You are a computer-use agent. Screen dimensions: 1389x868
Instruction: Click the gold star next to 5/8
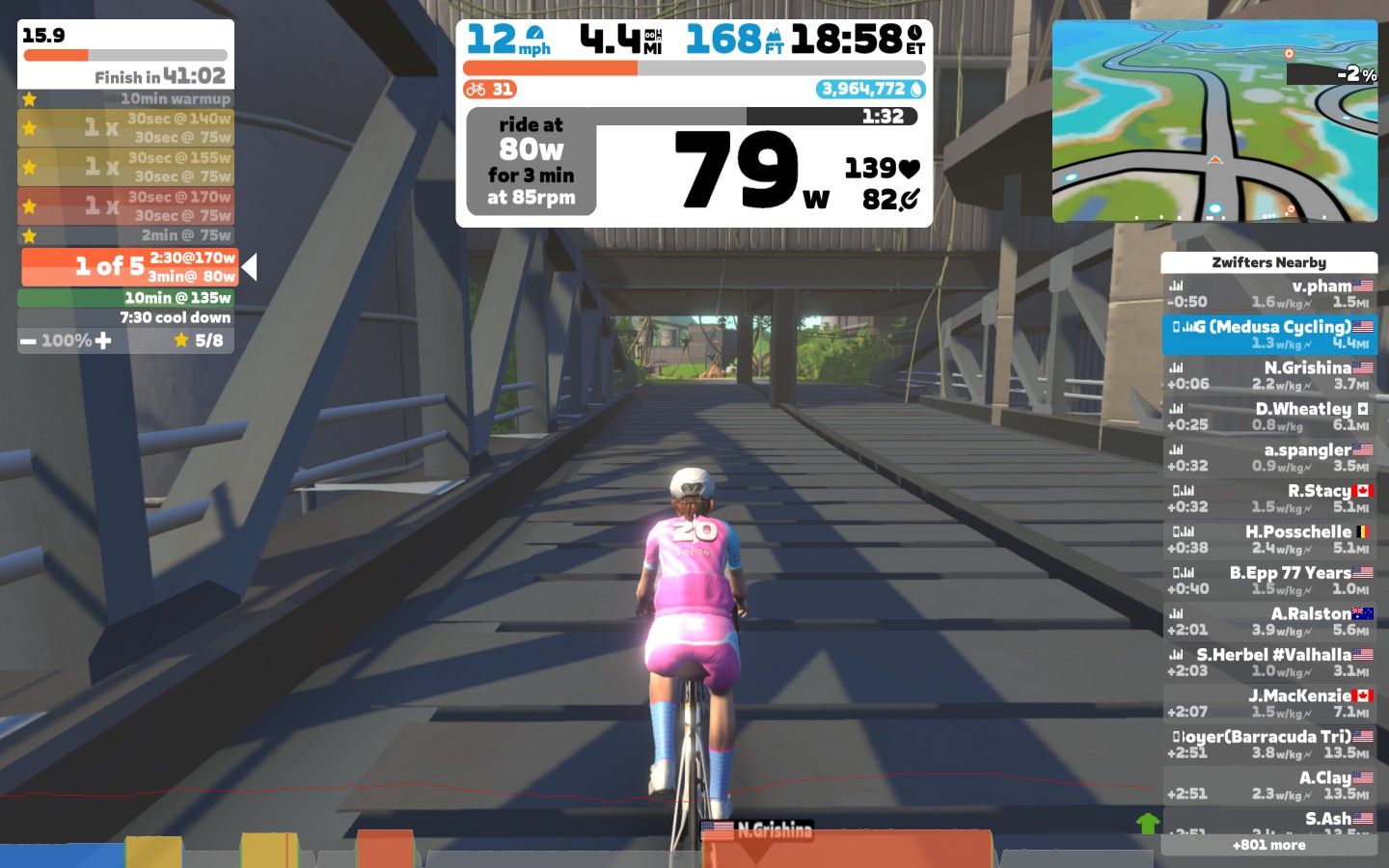pyautogui.click(x=180, y=339)
